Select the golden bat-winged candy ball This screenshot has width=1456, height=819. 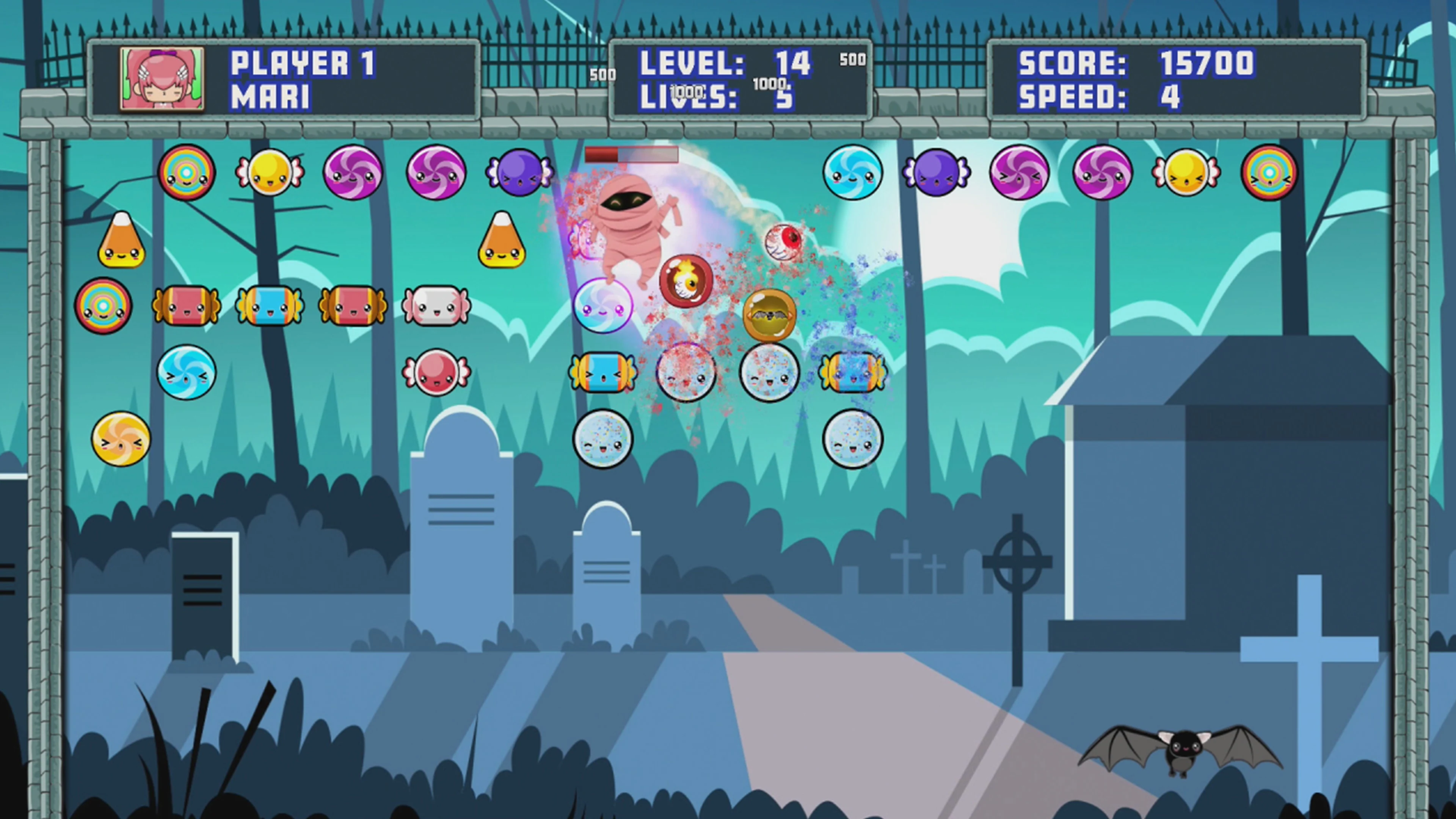tap(770, 315)
